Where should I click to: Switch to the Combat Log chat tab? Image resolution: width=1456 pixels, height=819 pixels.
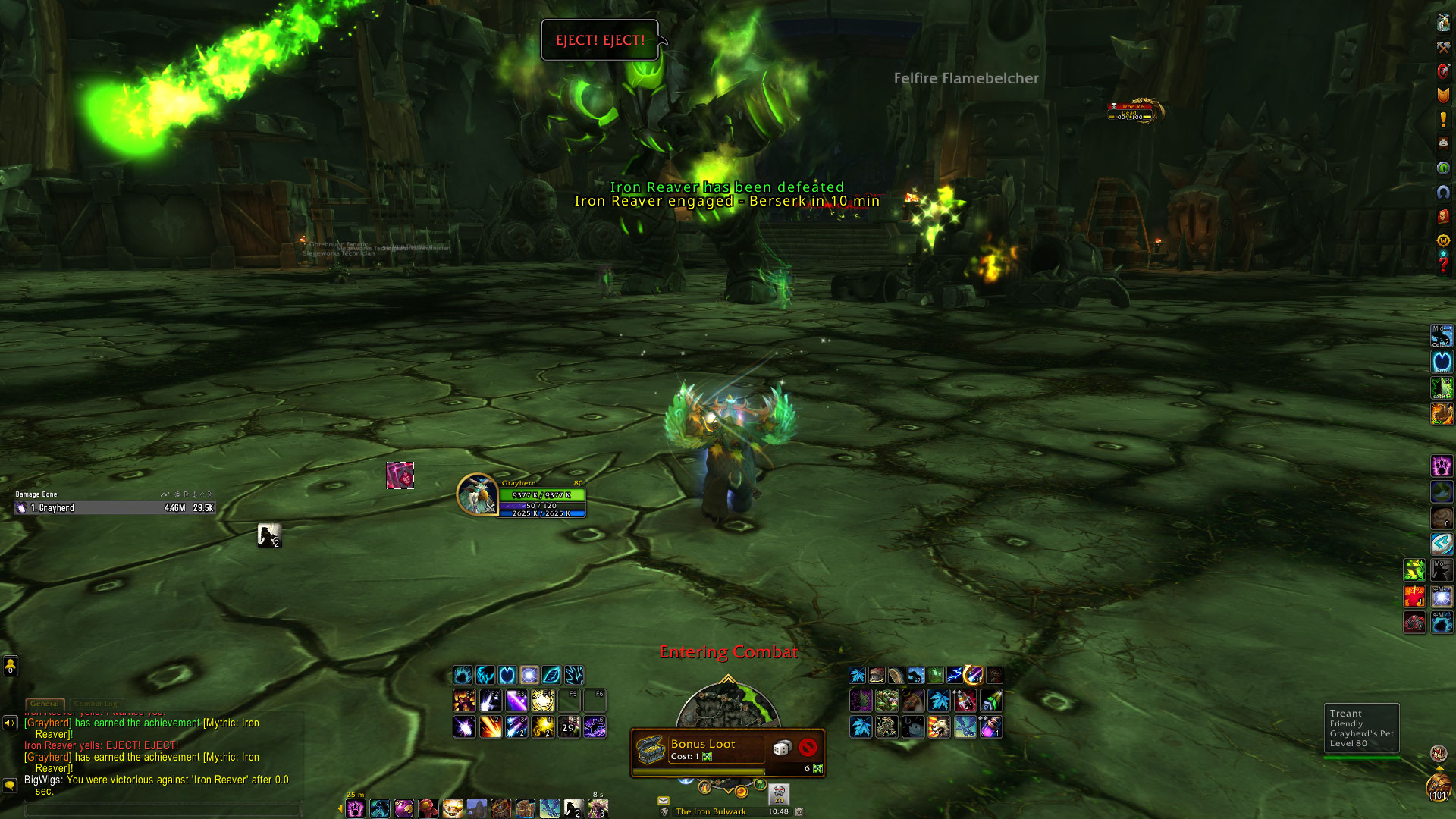point(96,704)
